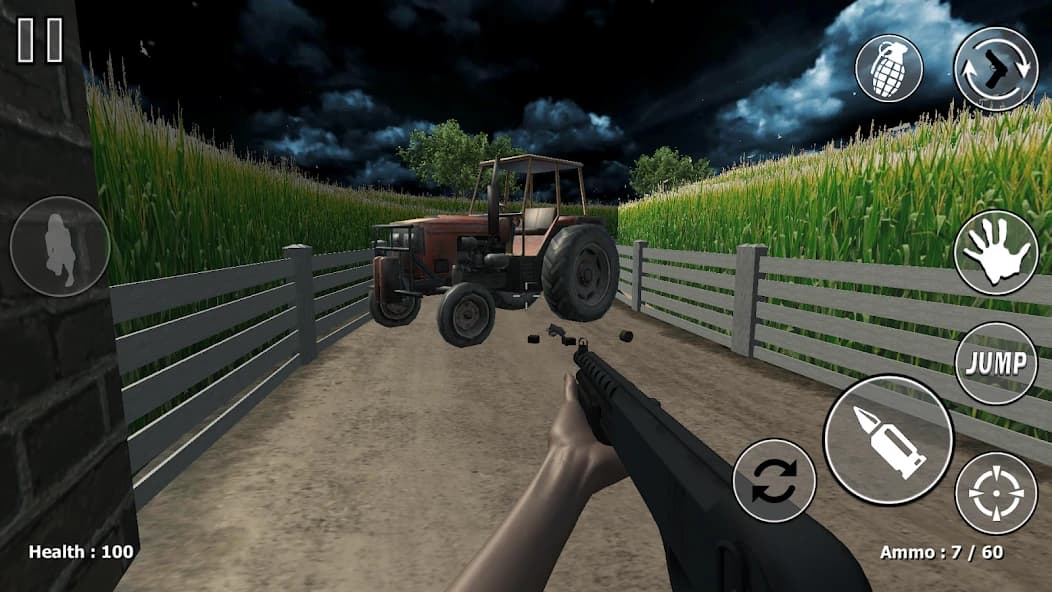Toggle crouch with the crouching figure button
This screenshot has height=592, width=1052.
coord(60,246)
